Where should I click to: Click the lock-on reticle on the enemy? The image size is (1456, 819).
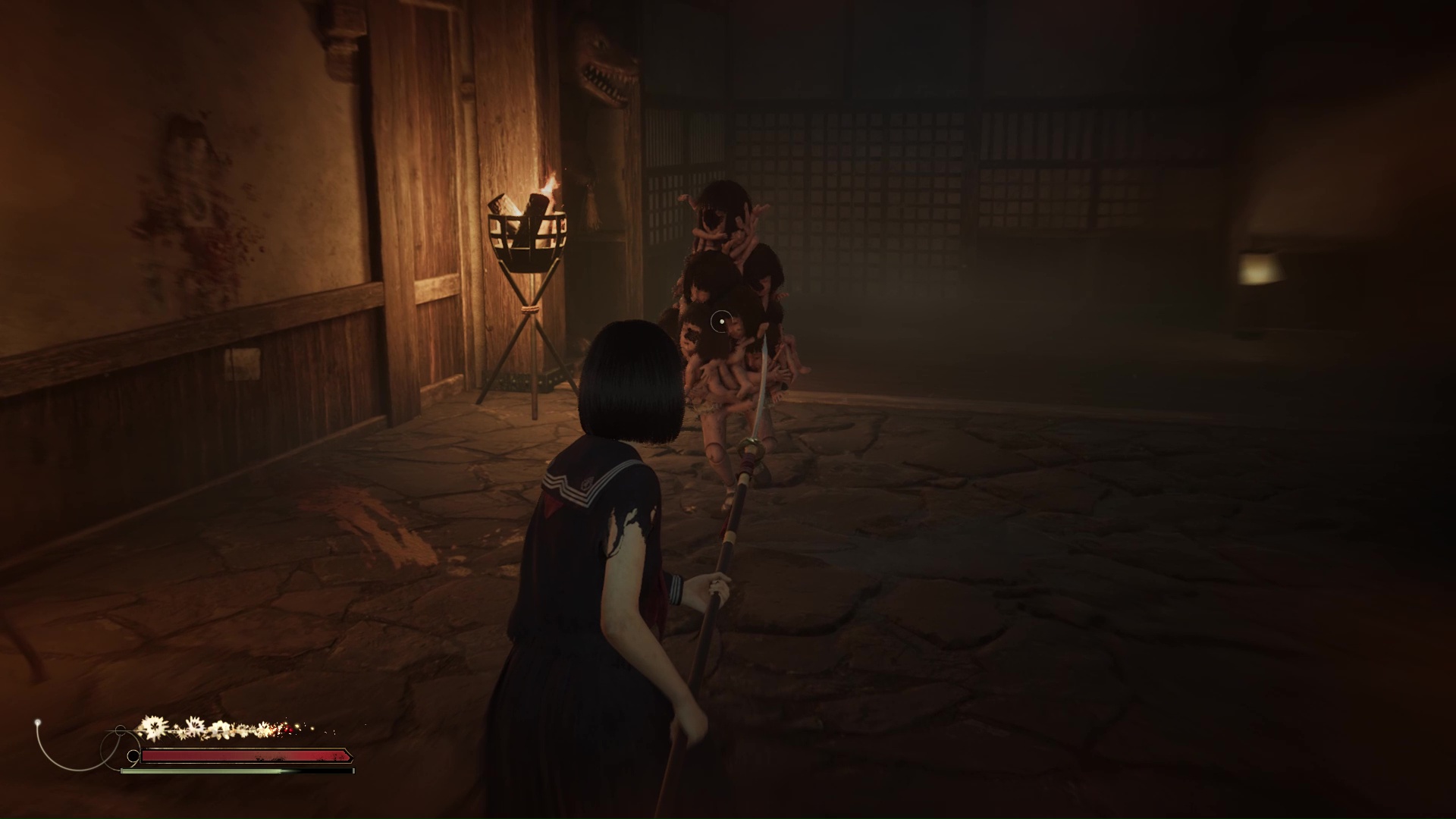(x=722, y=323)
